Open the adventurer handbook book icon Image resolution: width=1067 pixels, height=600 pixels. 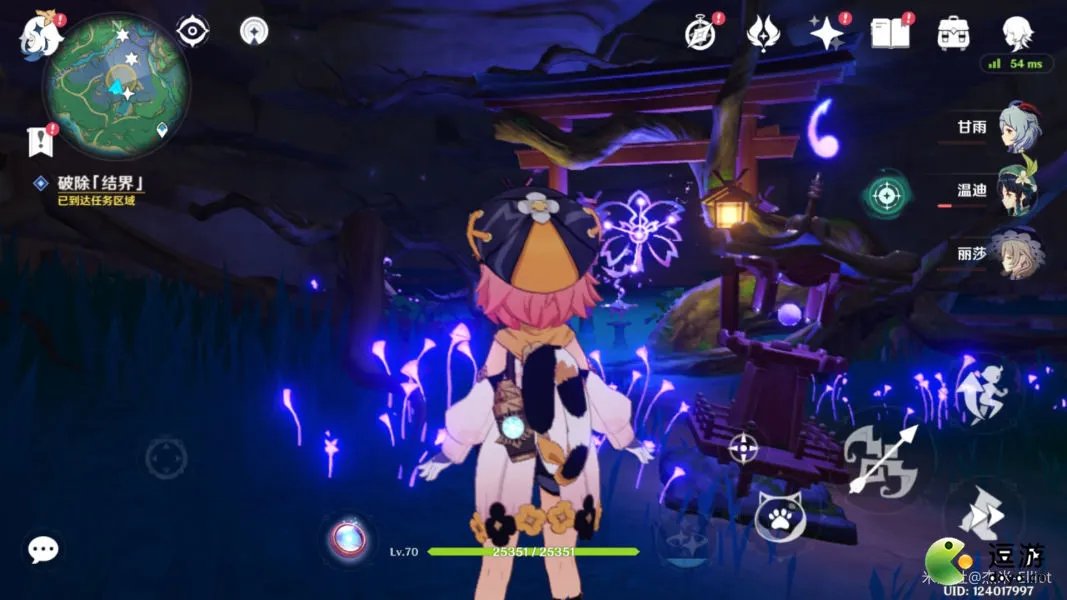point(890,33)
